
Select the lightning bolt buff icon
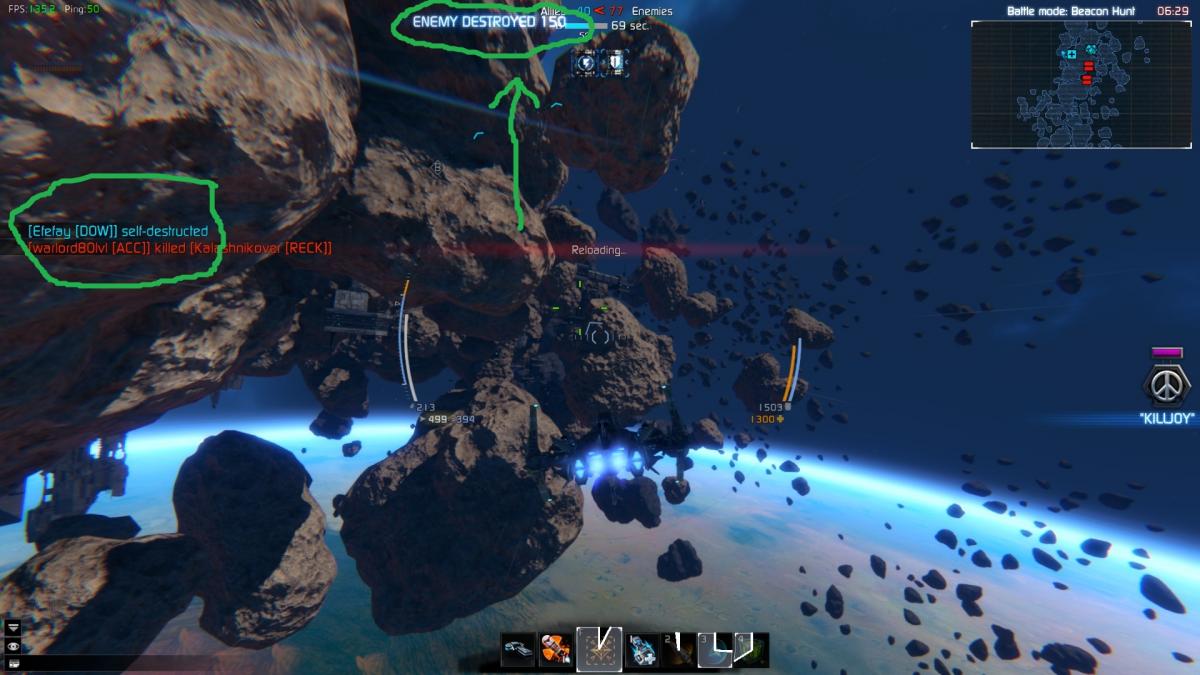pyautogui.click(x=587, y=63)
